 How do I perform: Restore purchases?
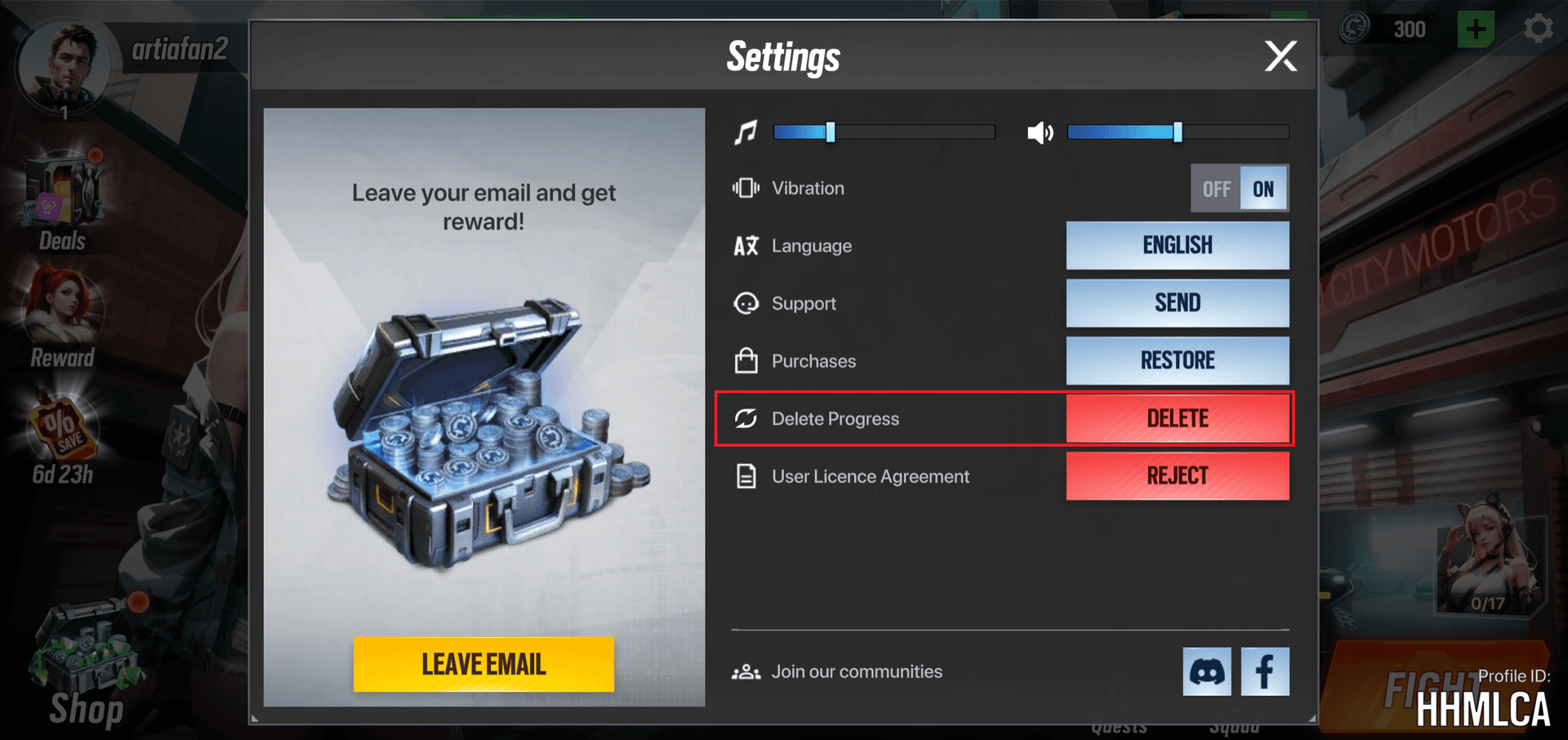pyautogui.click(x=1177, y=360)
